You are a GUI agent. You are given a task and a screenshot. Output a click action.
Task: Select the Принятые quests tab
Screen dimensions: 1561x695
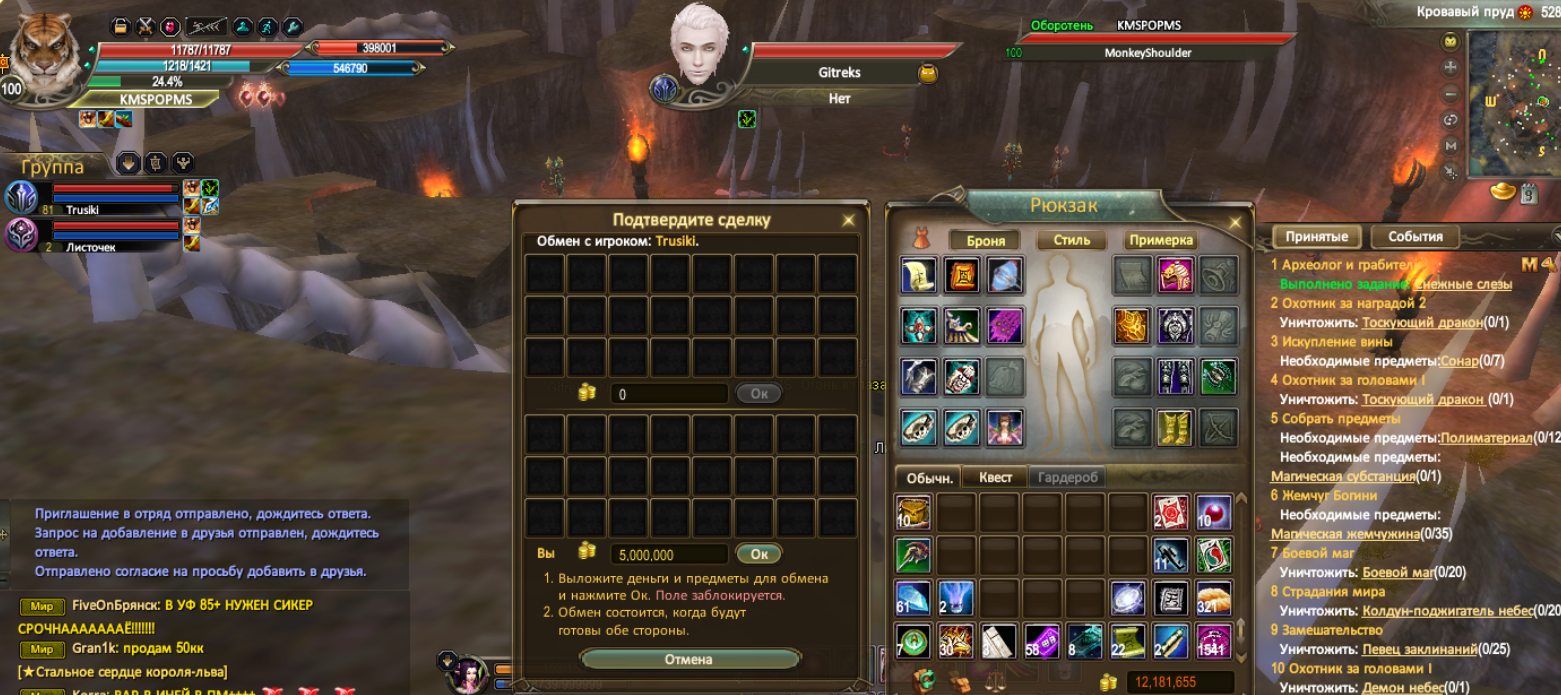pyautogui.click(x=1316, y=237)
